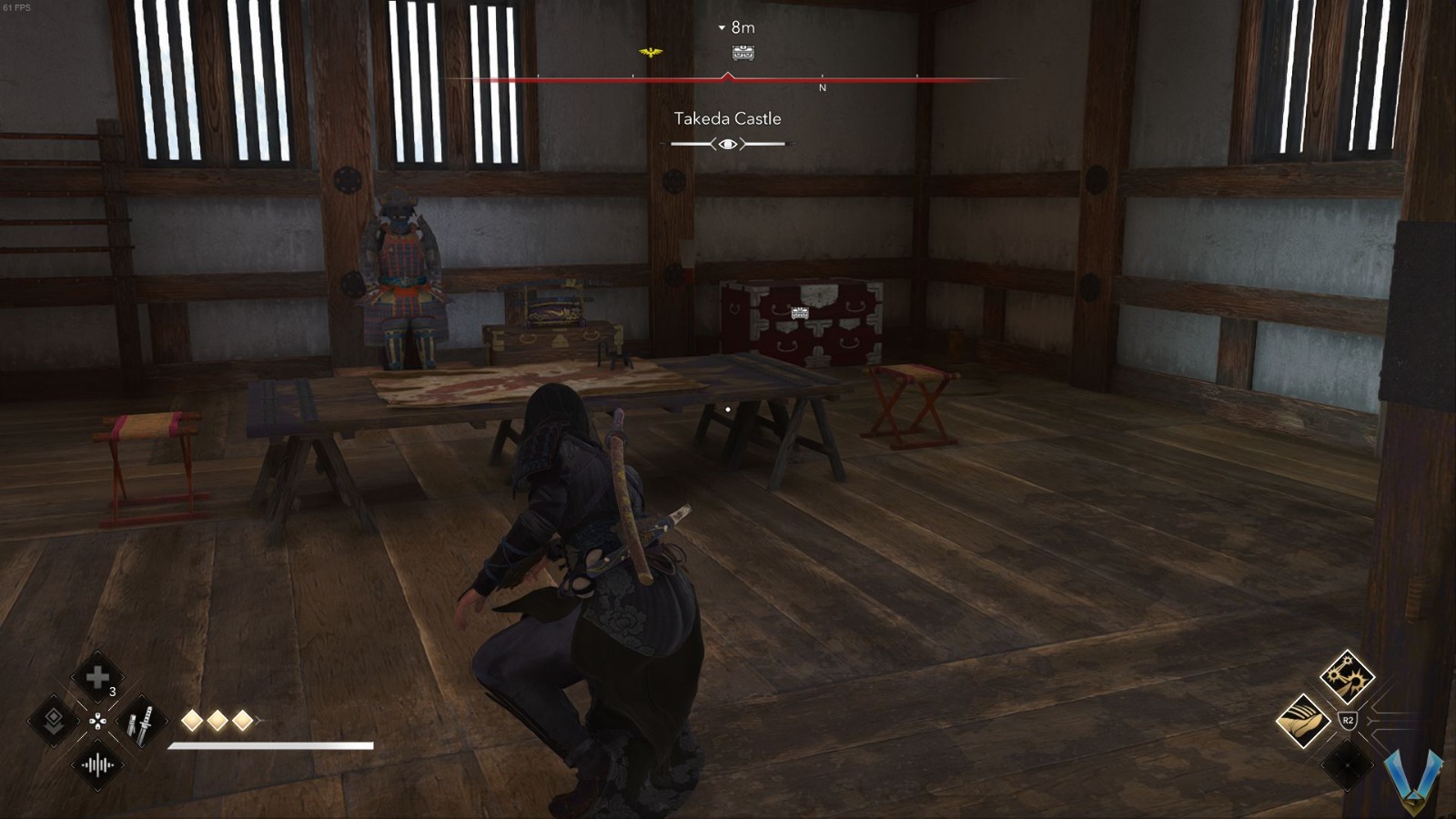This screenshot has width=1456, height=819.
Task: Expand the down arrow next to 8m
Action: tap(720, 27)
